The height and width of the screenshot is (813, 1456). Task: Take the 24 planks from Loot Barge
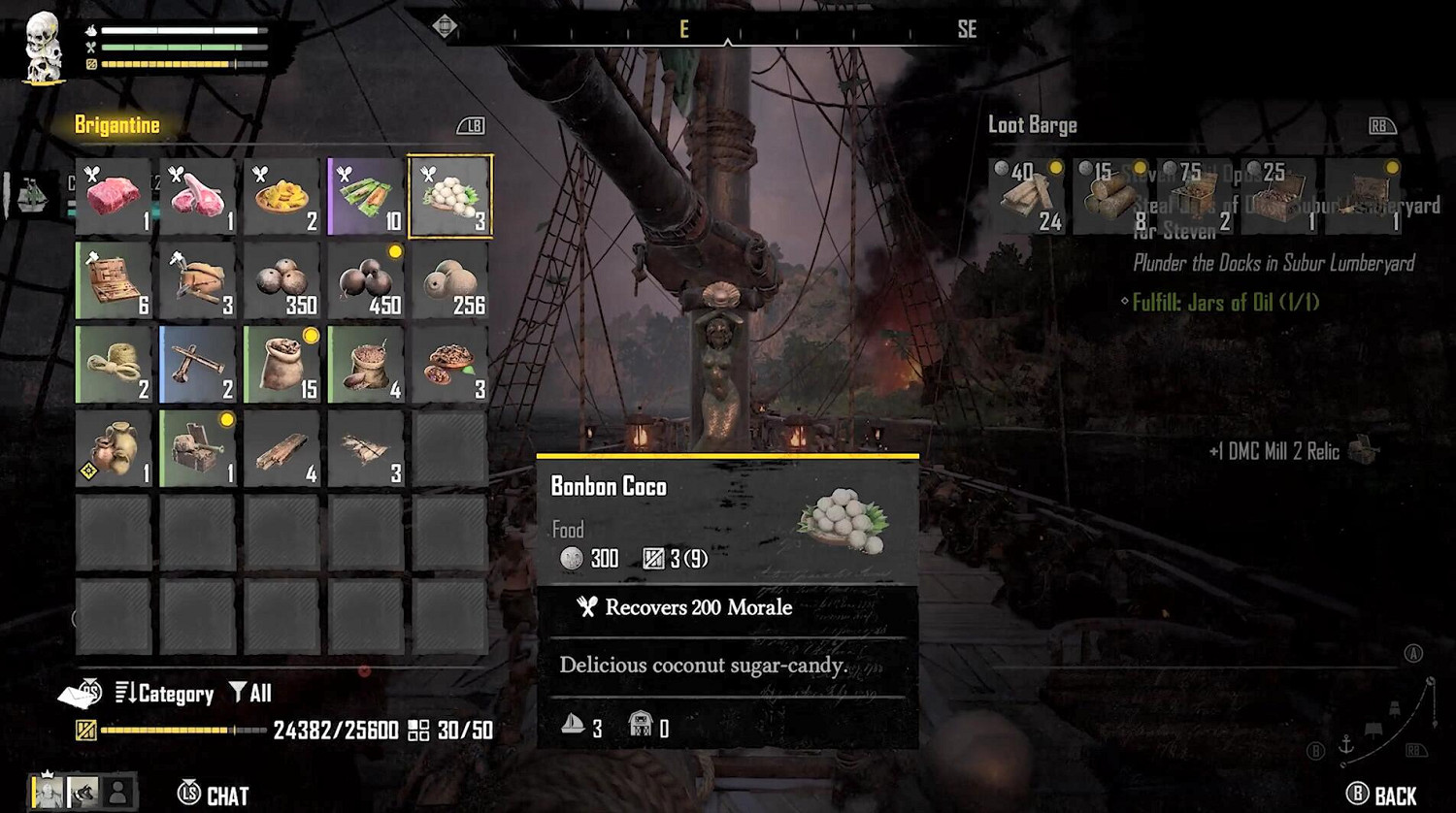(1028, 197)
